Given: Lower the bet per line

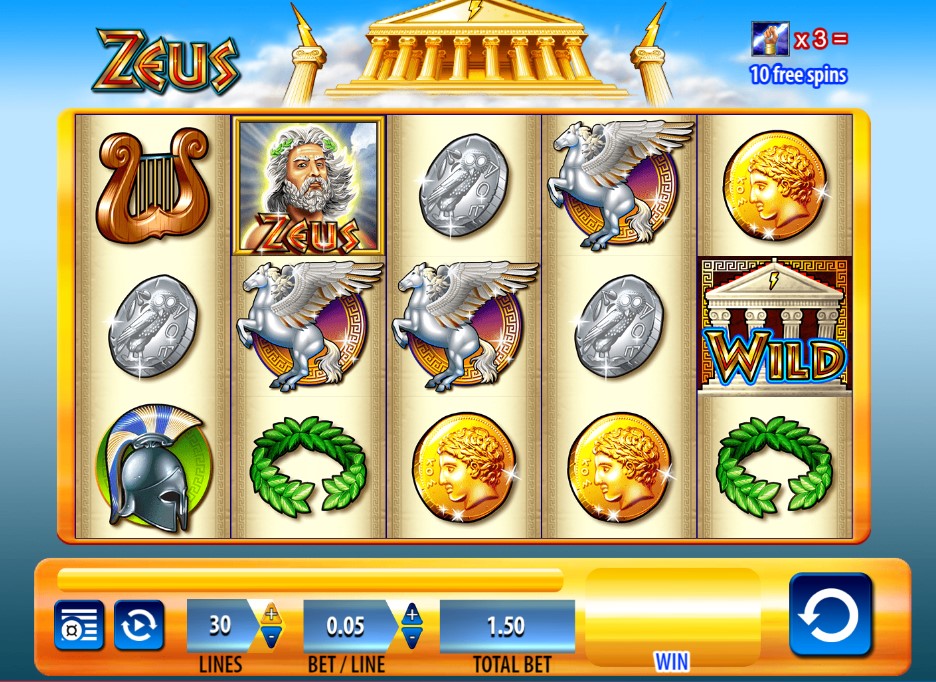Looking at the screenshot, I should pyautogui.click(x=410, y=637).
